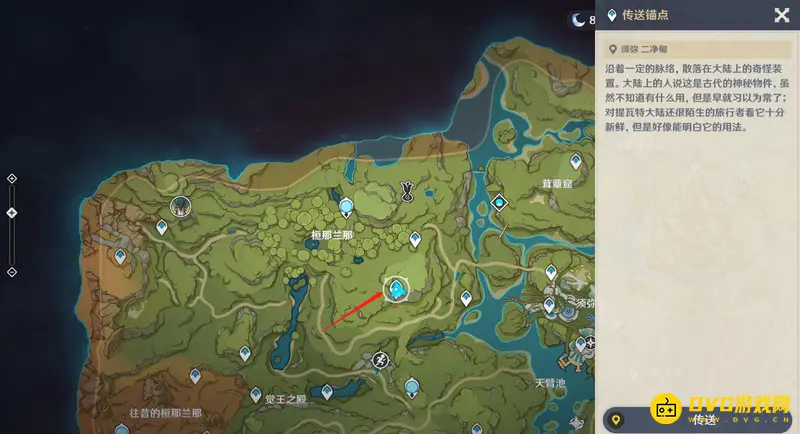Click the map zoom slider handle
This screenshot has width=800, height=434.
tap(12, 213)
